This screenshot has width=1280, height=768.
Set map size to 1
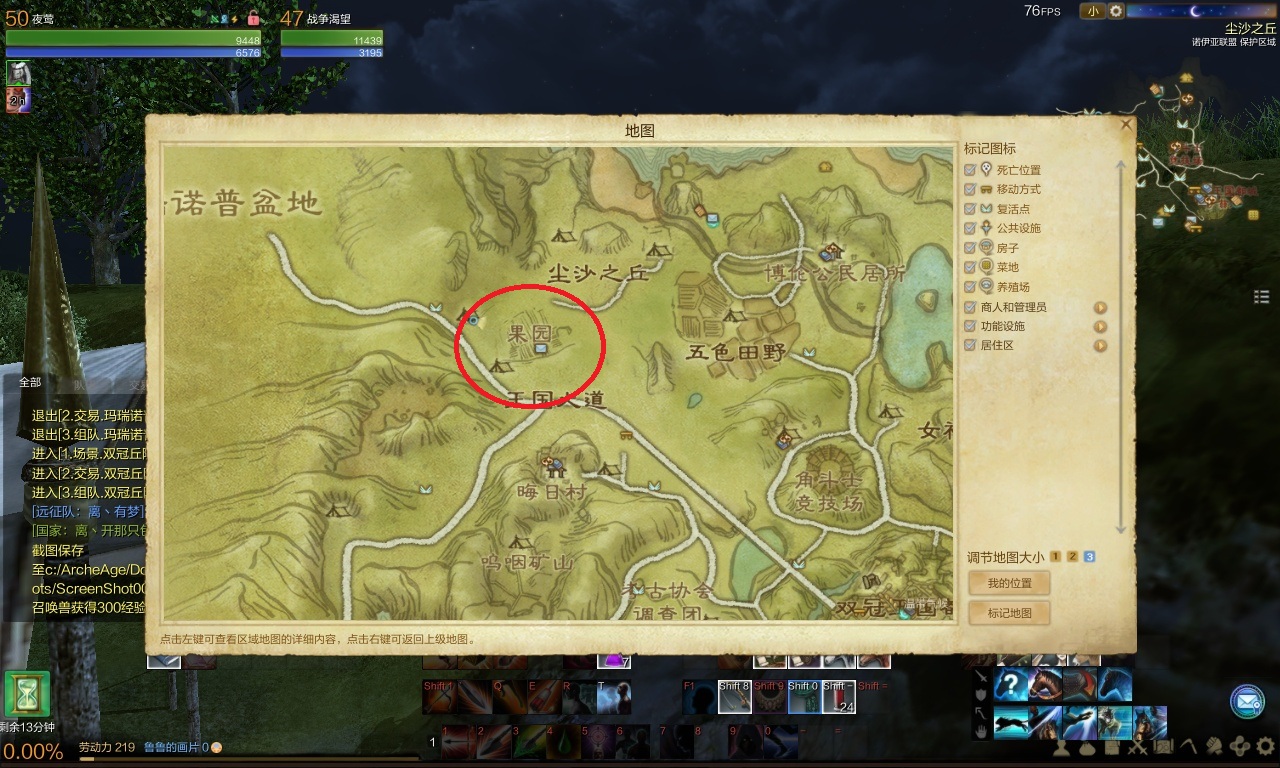[1055, 557]
